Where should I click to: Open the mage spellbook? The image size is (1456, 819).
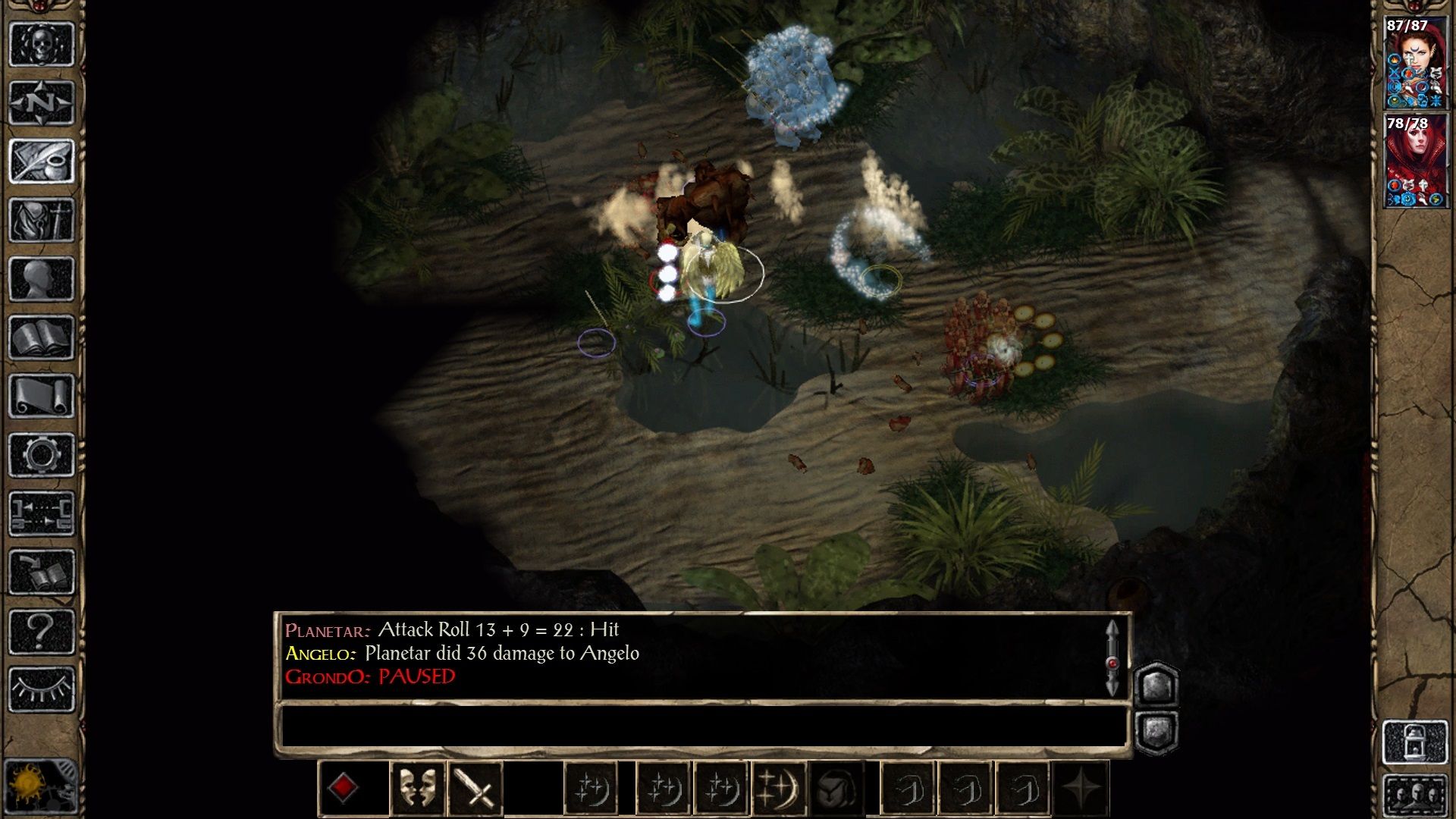[x=42, y=337]
